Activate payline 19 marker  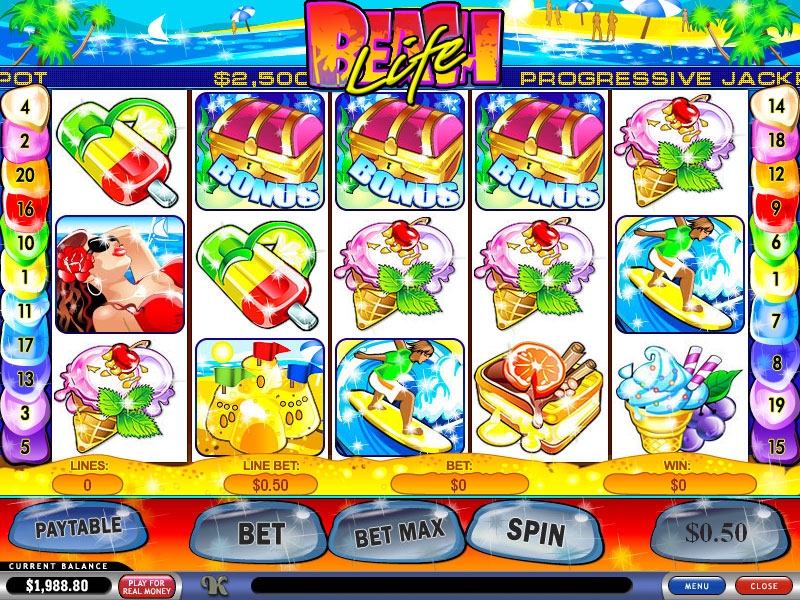[x=776, y=406]
